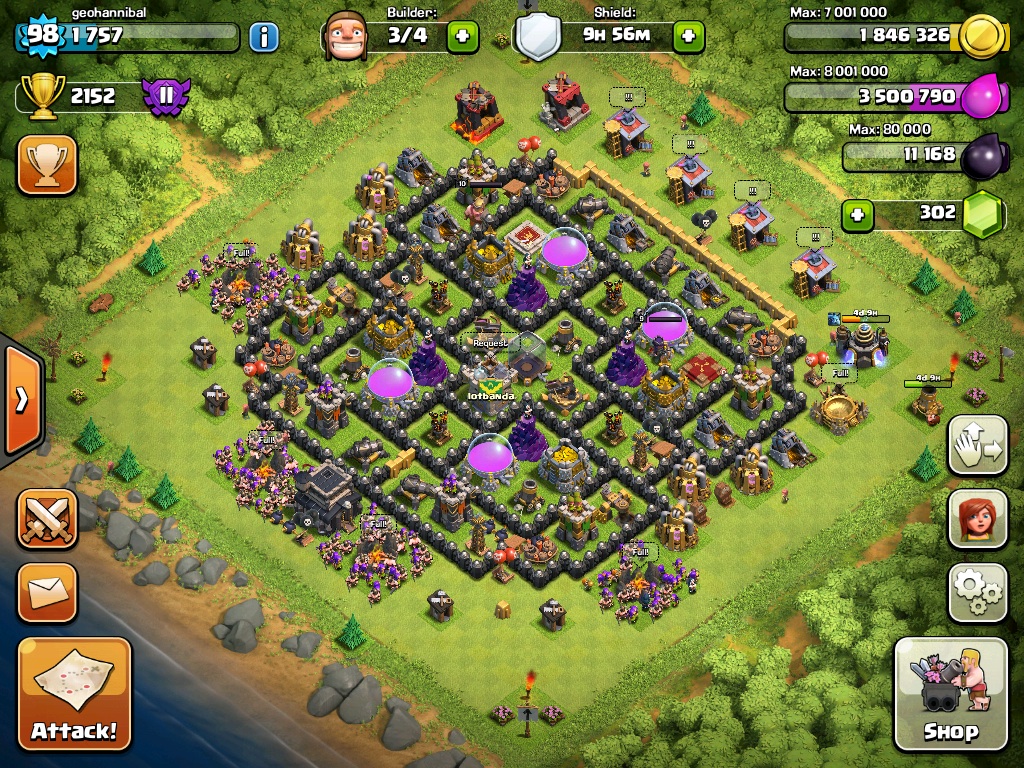1024x768 pixels.
Task: Open the crossed swords battle log
Action: coord(46,519)
